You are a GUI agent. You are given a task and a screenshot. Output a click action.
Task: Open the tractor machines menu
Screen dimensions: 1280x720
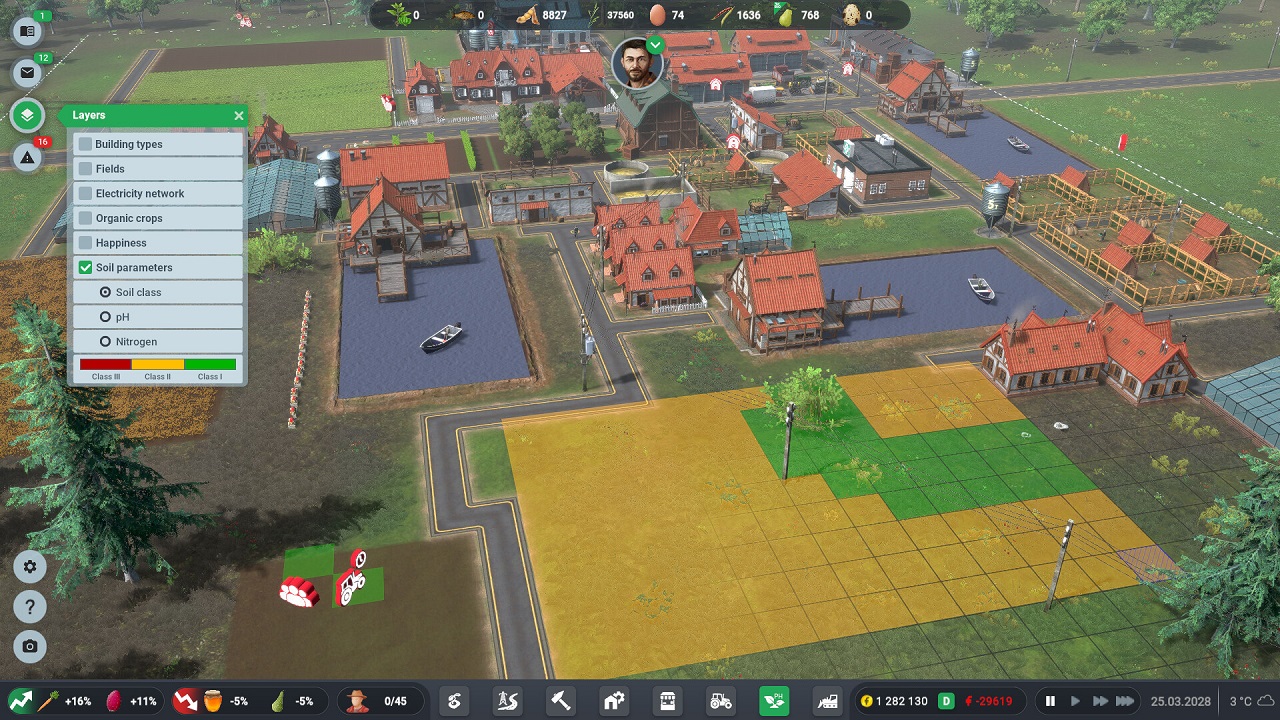click(720, 700)
